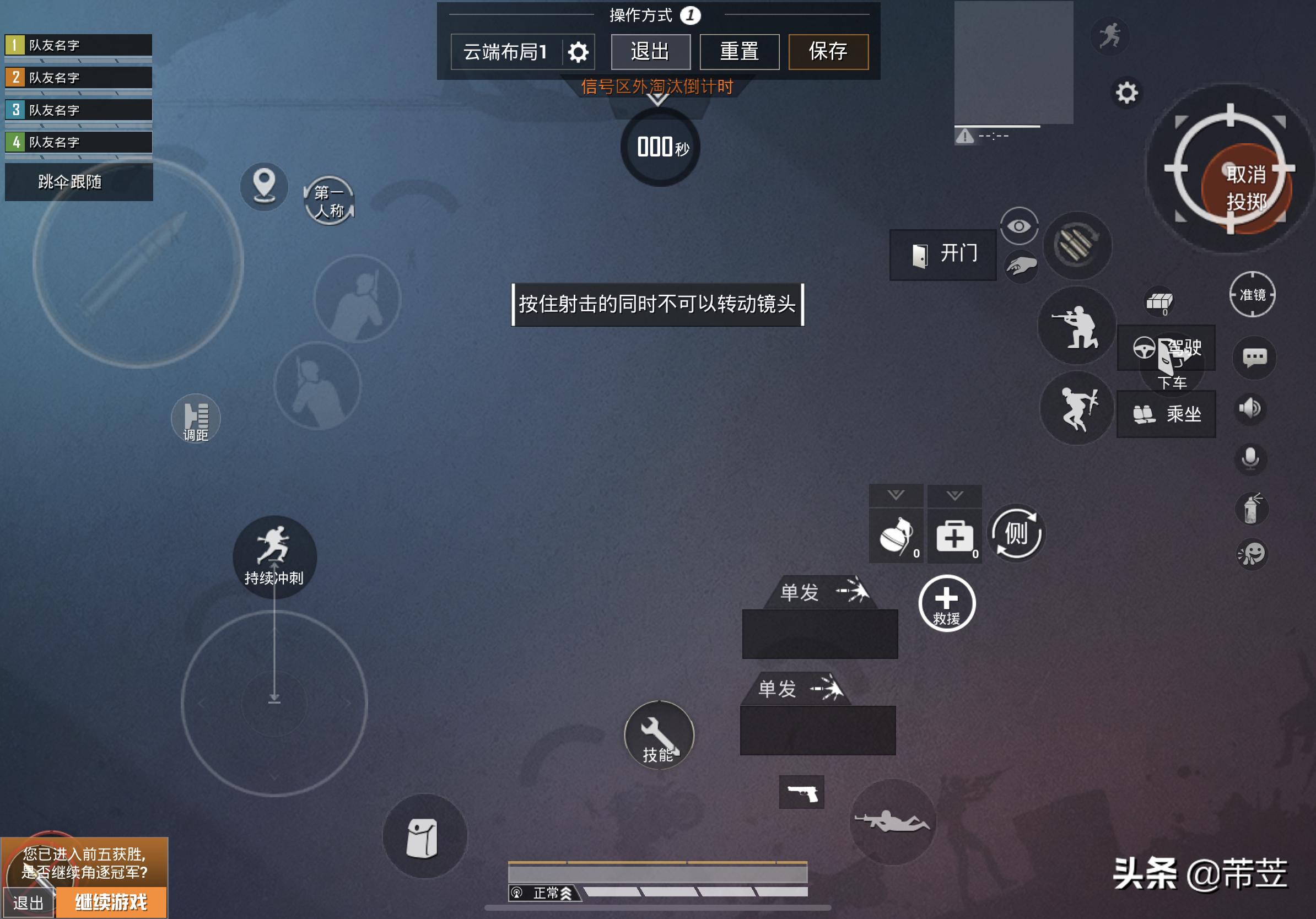Select the map location marker icon
This screenshot has width=1316, height=919.
click(x=263, y=186)
